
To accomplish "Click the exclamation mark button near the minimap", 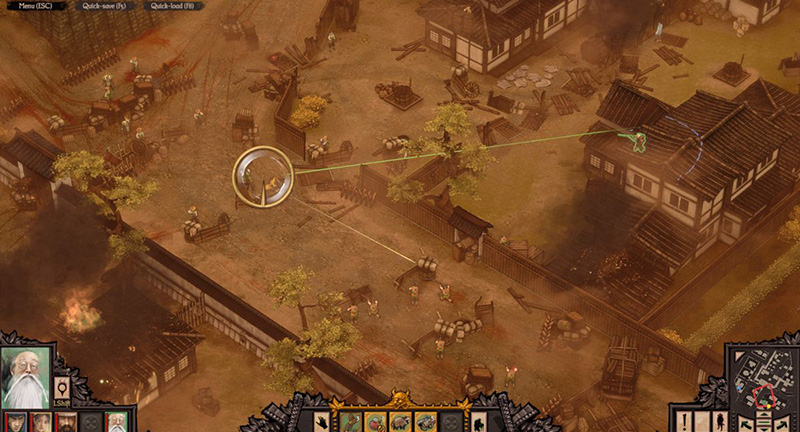I will (686, 421).
